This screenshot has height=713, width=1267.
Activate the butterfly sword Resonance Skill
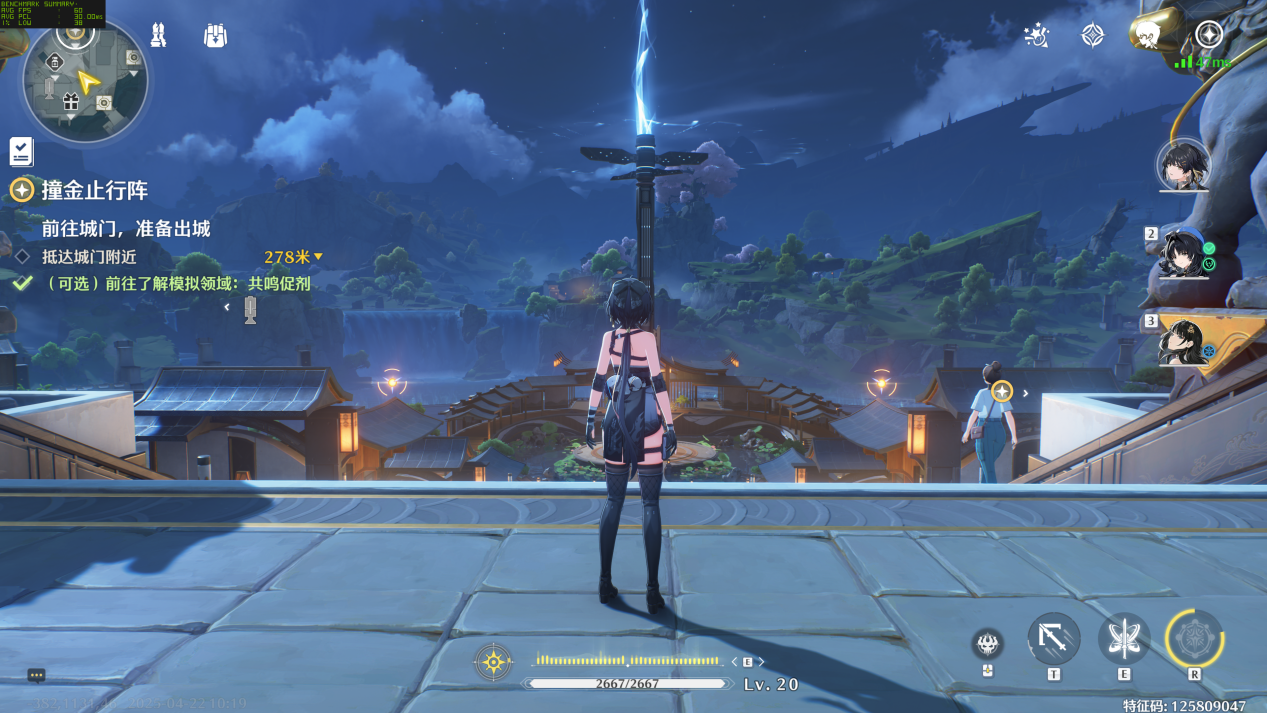1124,638
